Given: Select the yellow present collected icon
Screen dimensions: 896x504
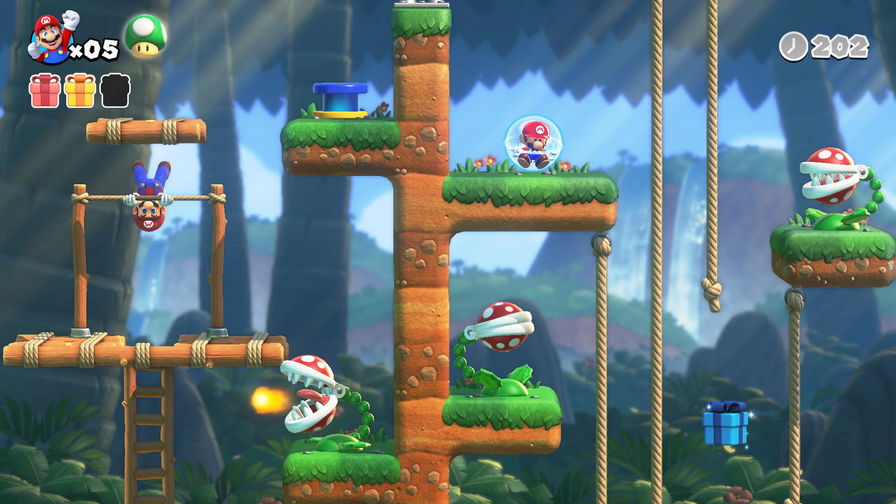Looking at the screenshot, I should pos(80,91).
